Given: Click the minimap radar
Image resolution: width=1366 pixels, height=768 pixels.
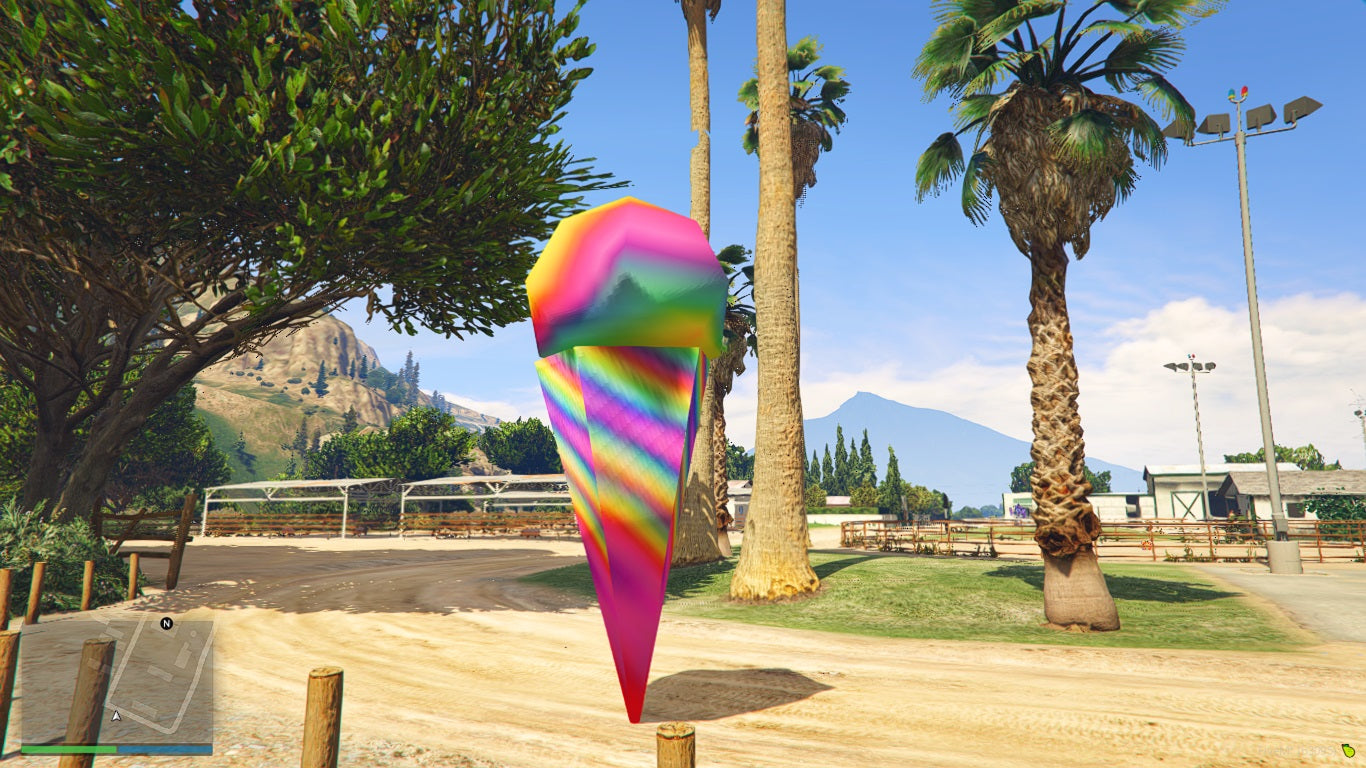Looking at the screenshot, I should pos(116,680).
